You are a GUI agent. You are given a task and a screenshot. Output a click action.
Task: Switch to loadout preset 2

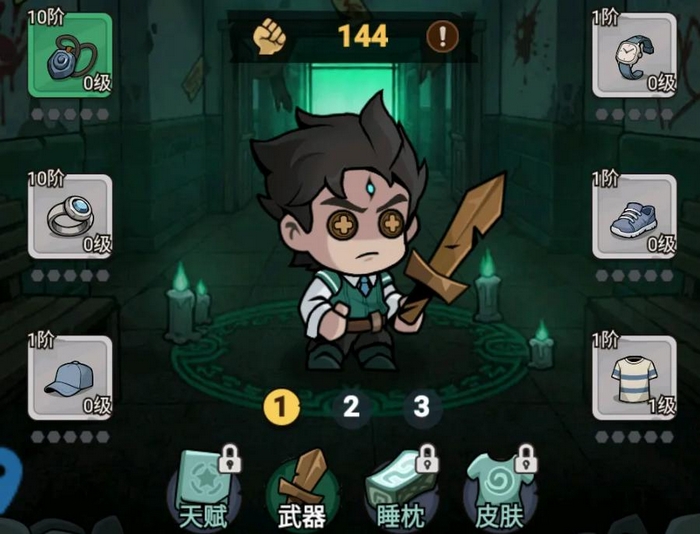tap(351, 406)
